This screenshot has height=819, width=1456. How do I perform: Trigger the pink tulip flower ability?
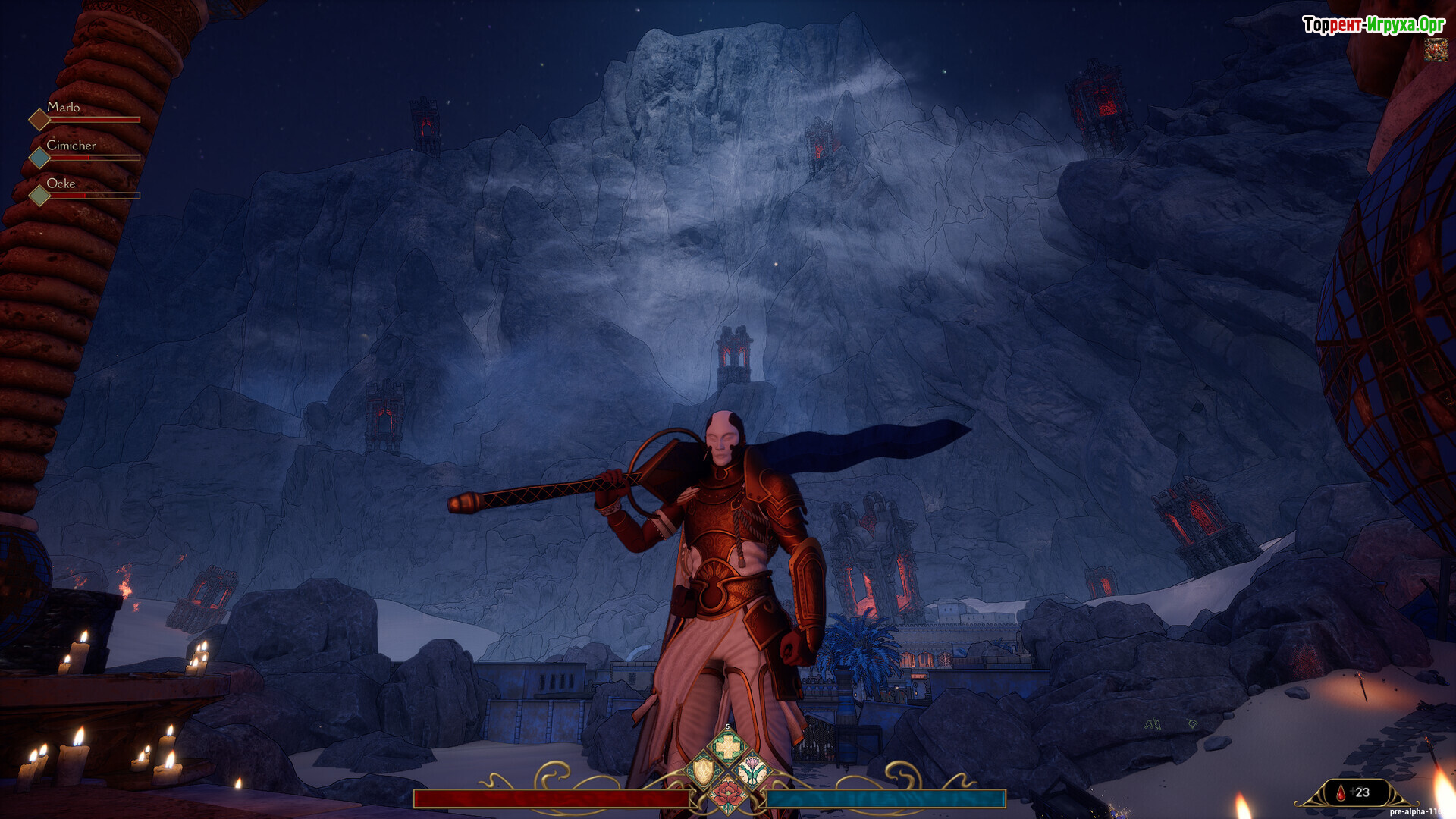pyautogui.click(x=753, y=772)
